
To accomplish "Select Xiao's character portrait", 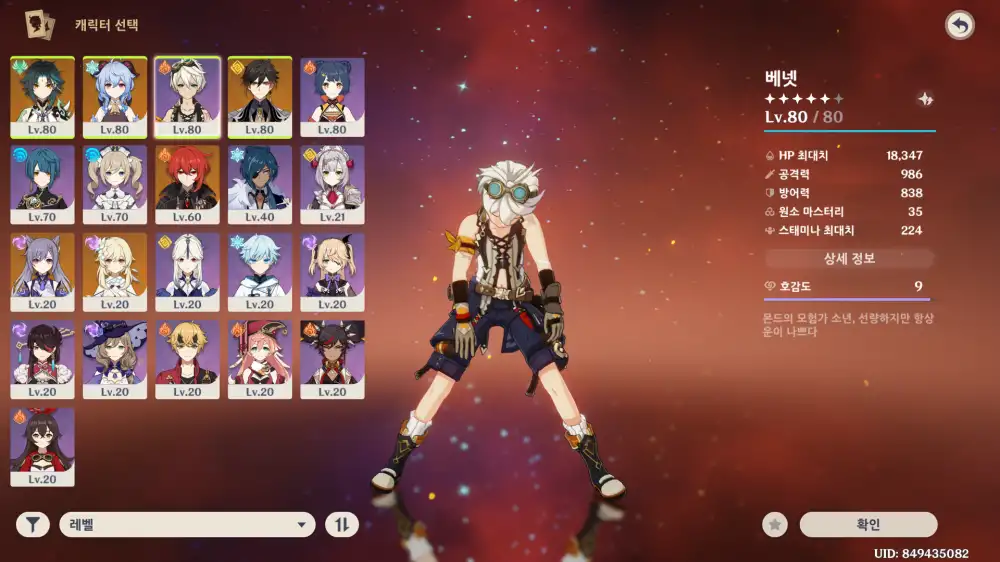I will coord(42,97).
